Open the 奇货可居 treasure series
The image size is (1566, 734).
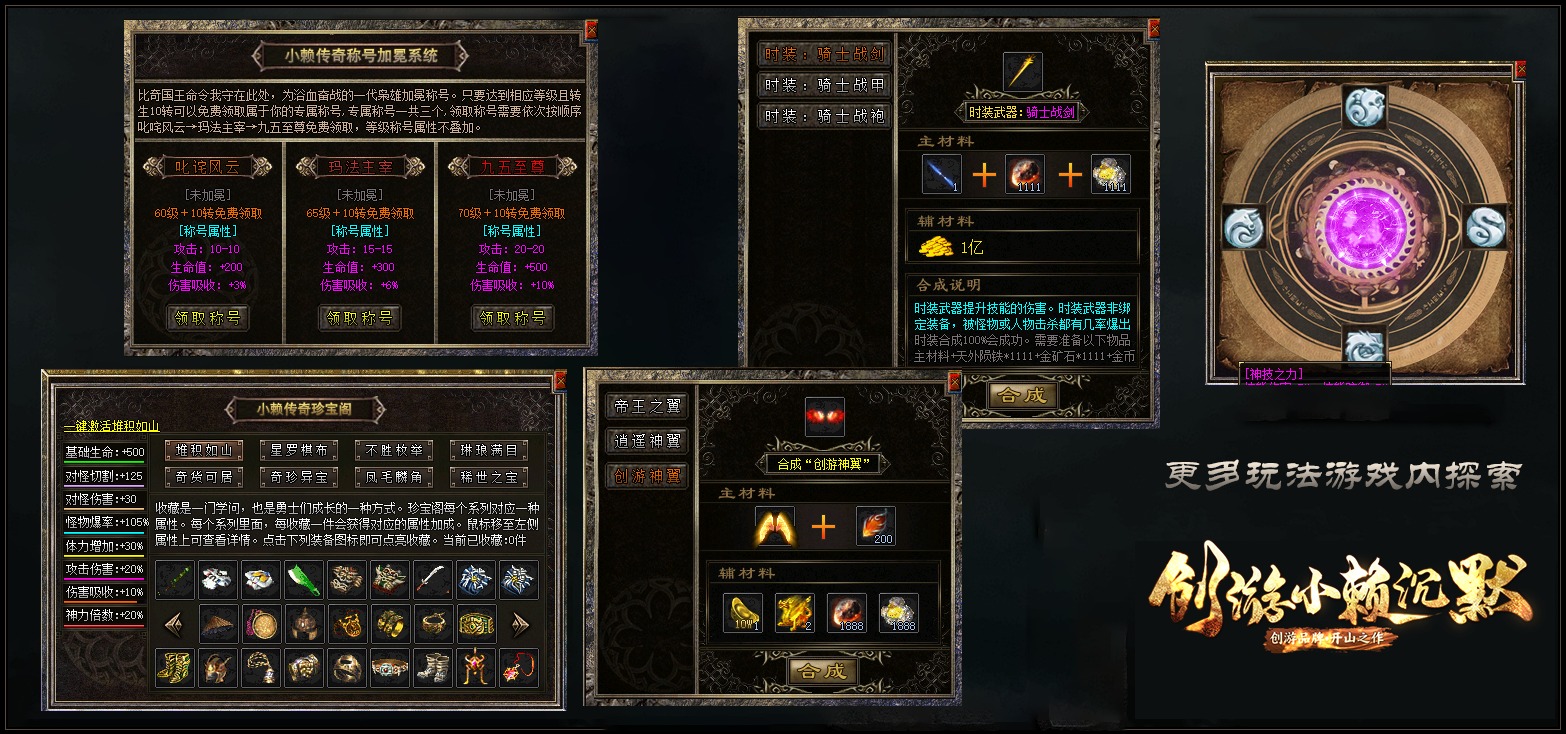tap(204, 477)
